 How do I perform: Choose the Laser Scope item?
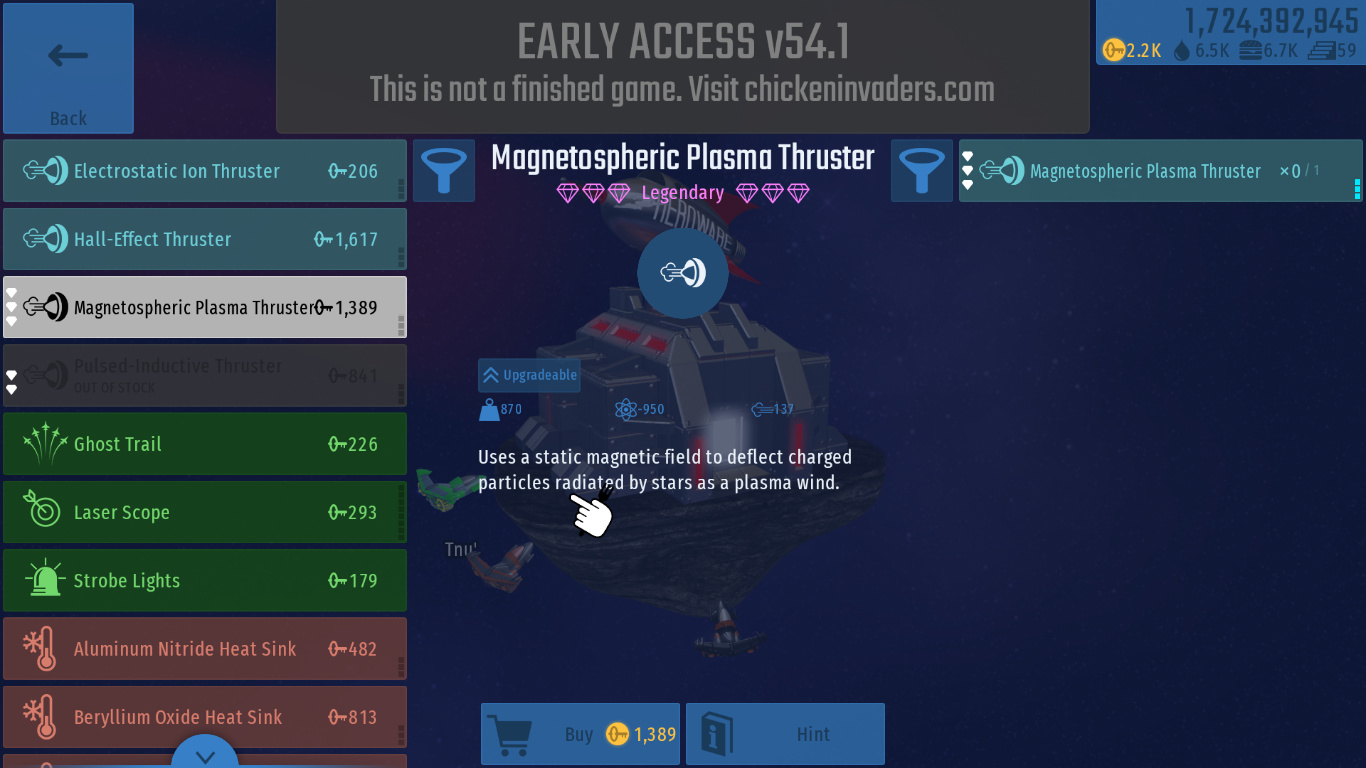(205, 512)
